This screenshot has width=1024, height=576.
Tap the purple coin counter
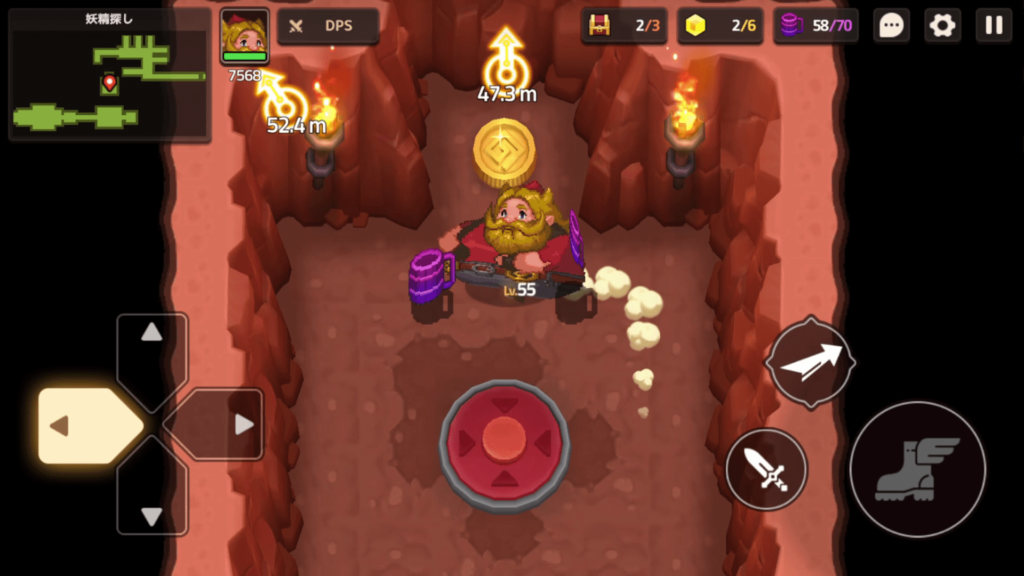[x=816, y=26]
